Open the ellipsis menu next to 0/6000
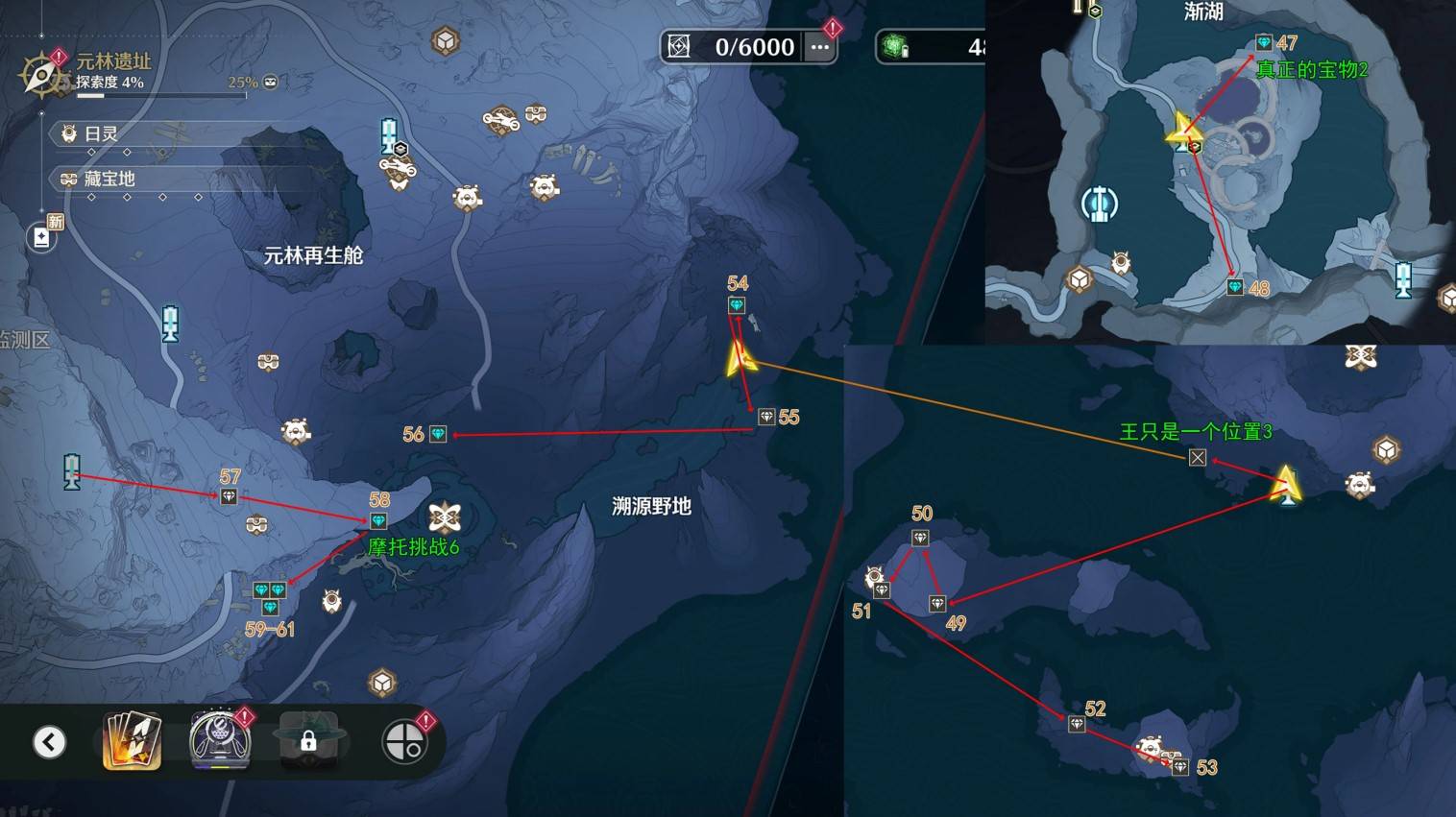 (821, 46)
